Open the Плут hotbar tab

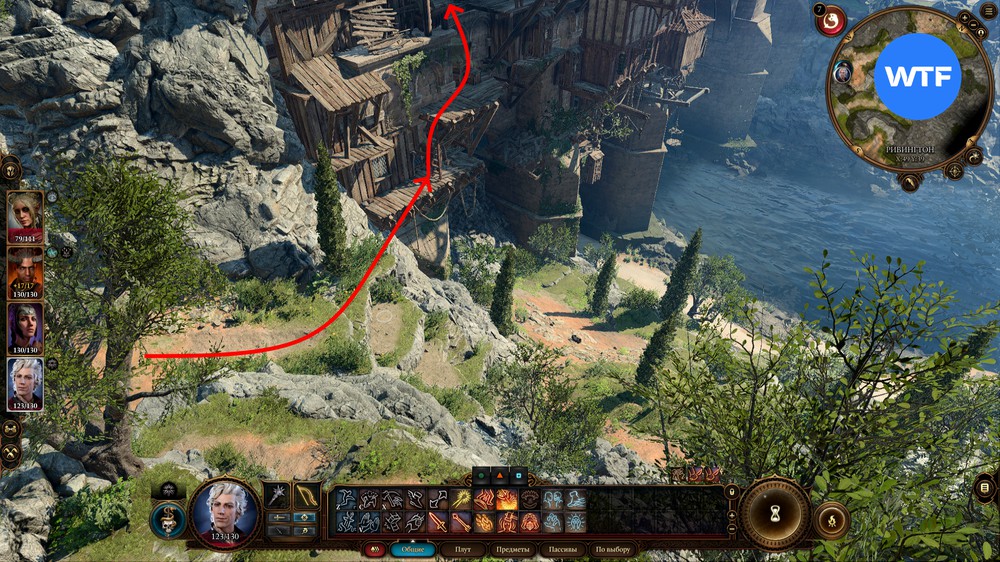(463, 549)
